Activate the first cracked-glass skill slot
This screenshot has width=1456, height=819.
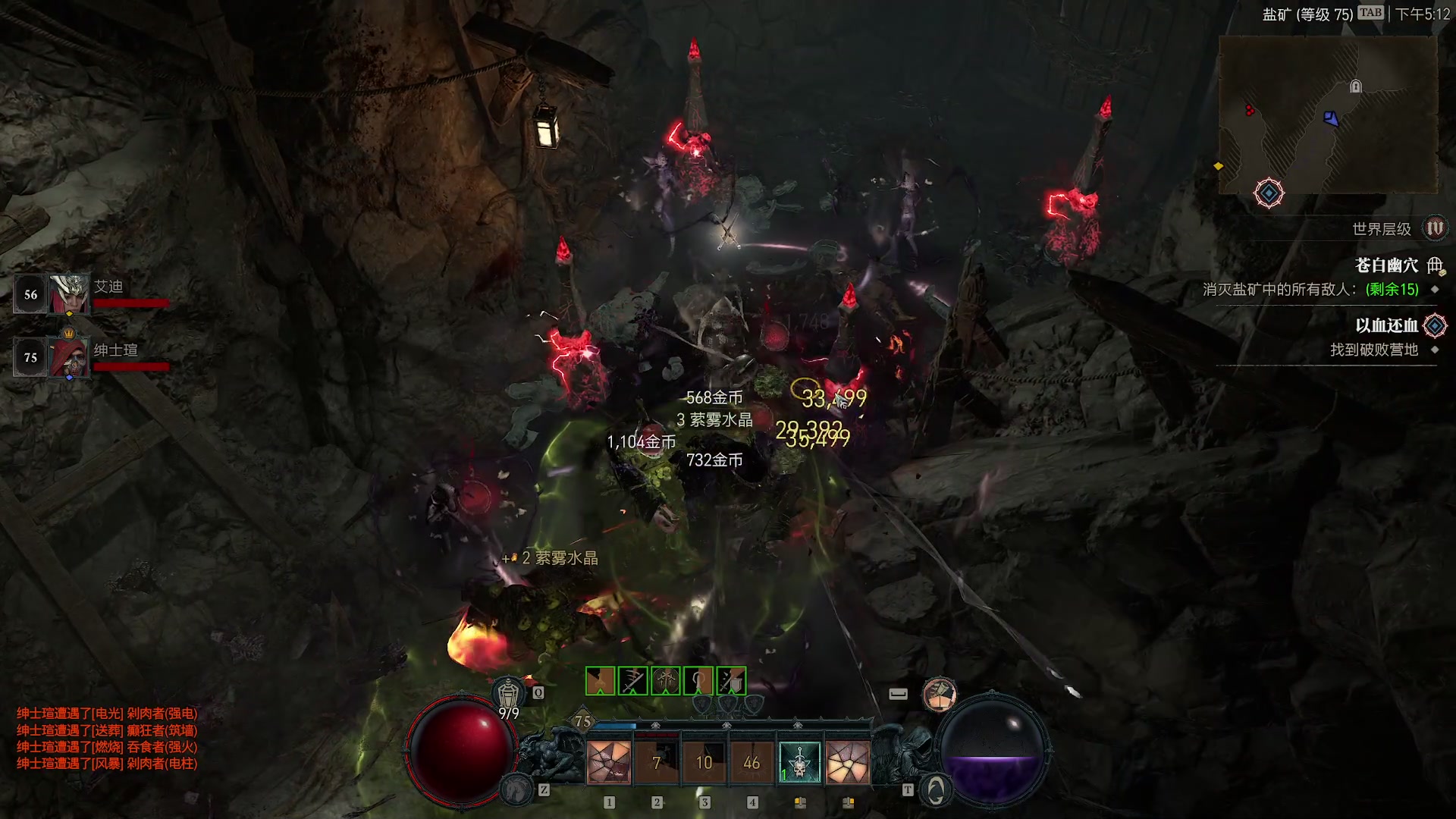pyautogui.click(x=609, y=762)
